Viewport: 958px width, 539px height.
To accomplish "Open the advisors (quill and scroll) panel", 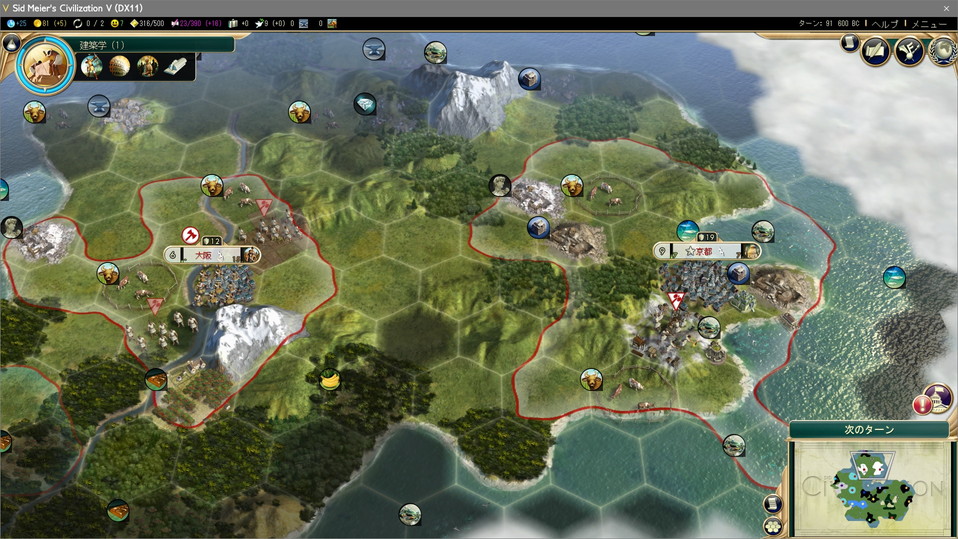I will pyautogui.click(x=875, y=50).
